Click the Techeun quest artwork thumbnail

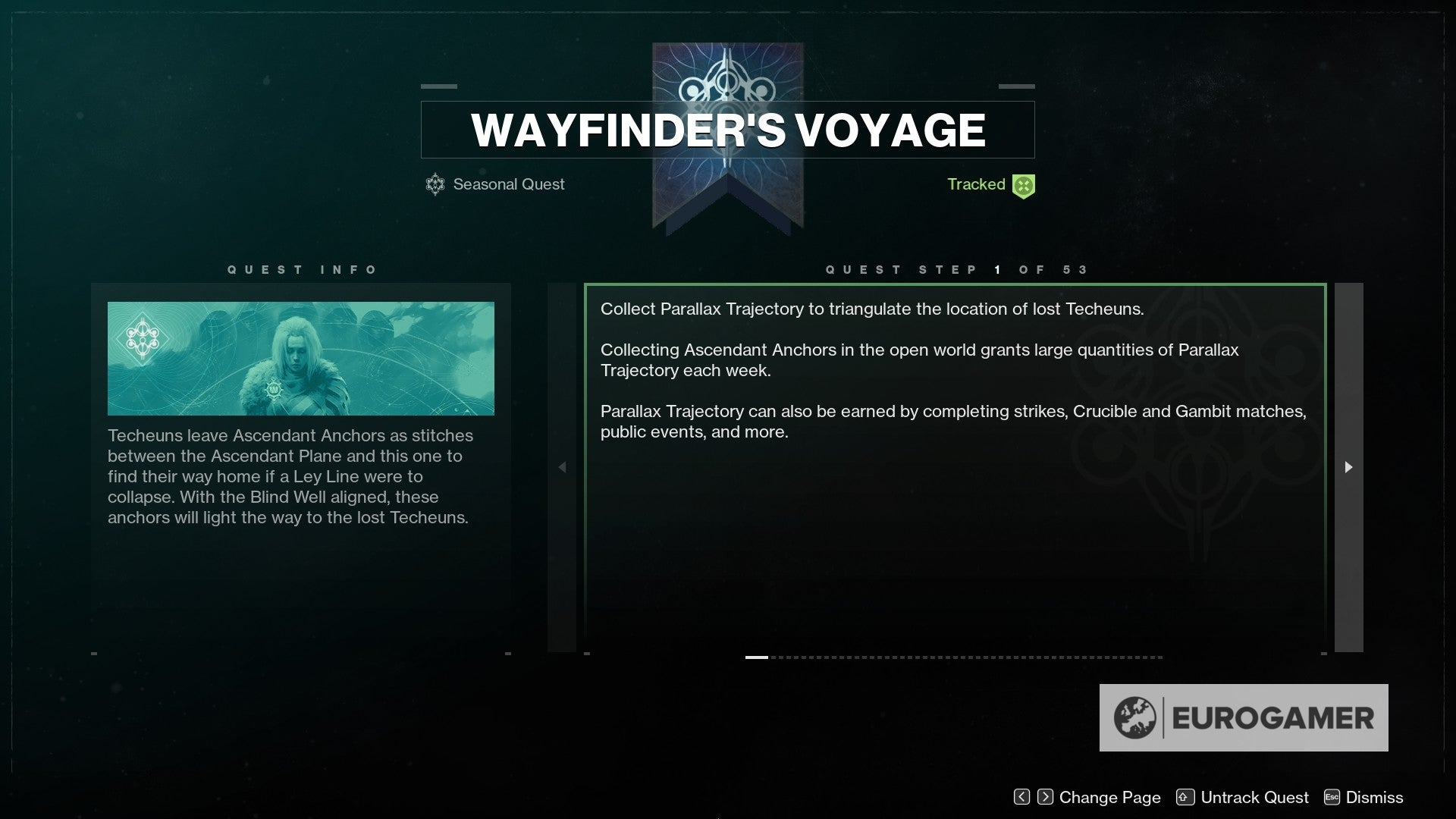point(301,358)
